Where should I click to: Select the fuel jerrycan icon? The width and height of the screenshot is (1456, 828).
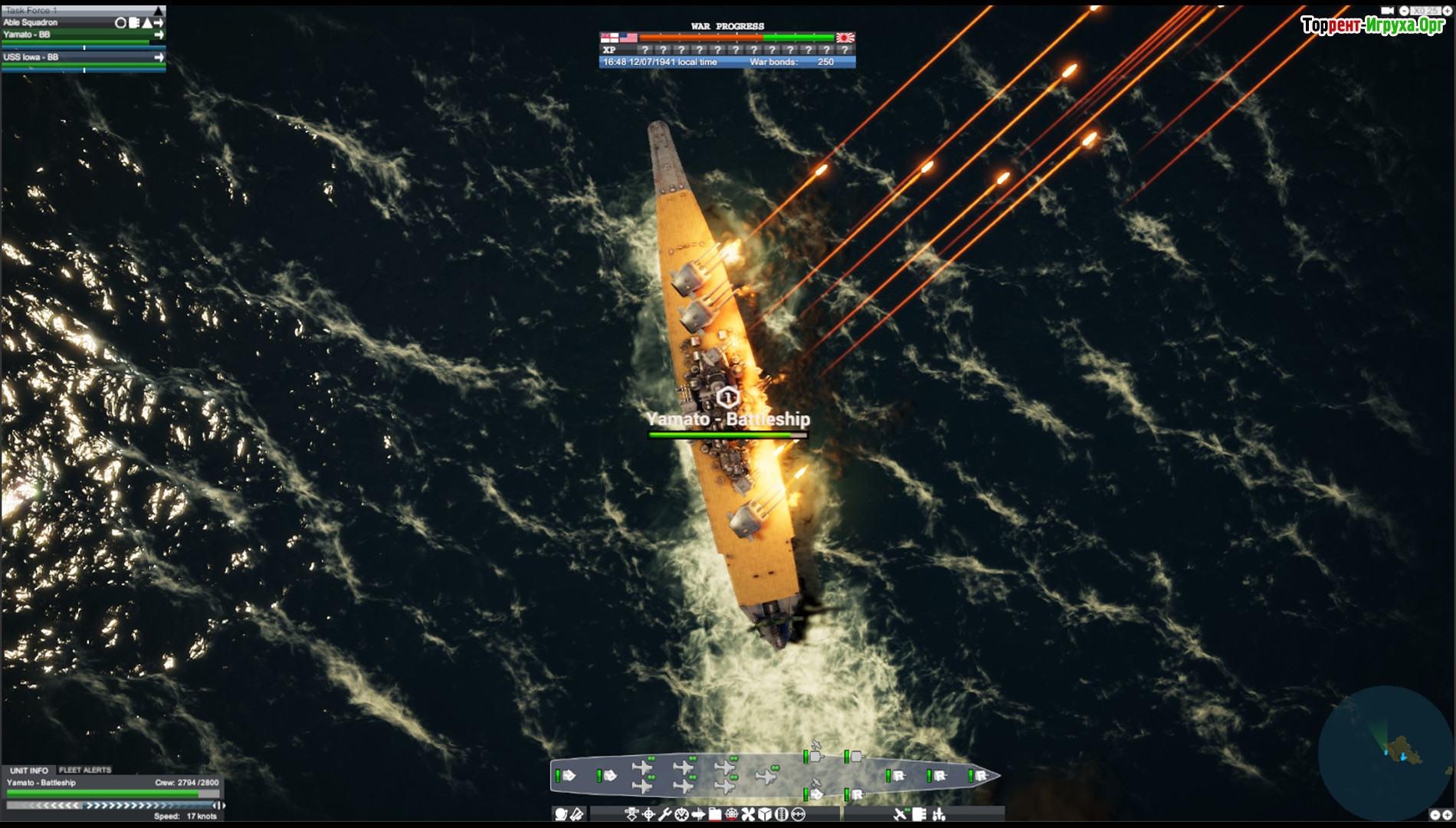[715, 814]
